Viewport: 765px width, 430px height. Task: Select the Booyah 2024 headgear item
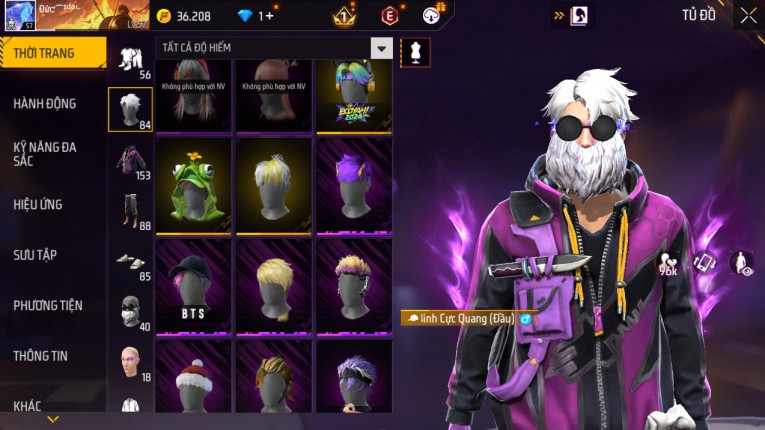click(x=354, y=96)
